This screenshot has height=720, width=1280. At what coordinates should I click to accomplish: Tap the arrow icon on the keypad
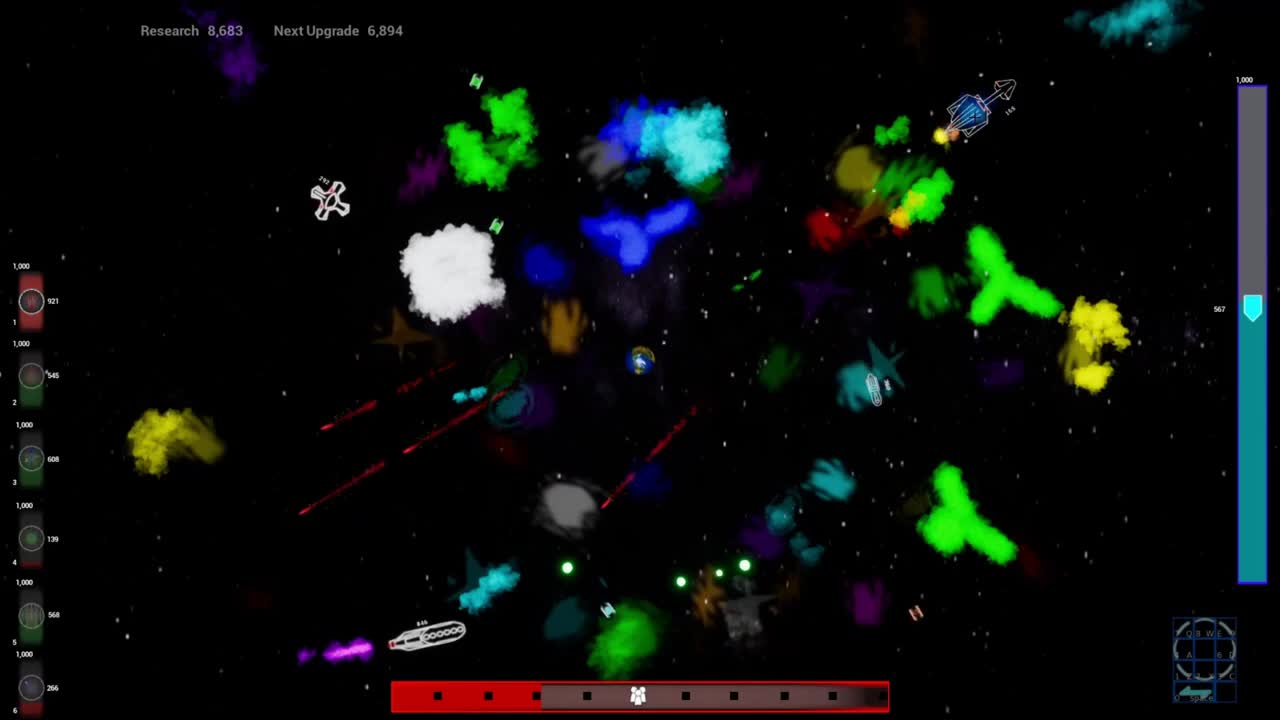tap(1195, 691)
